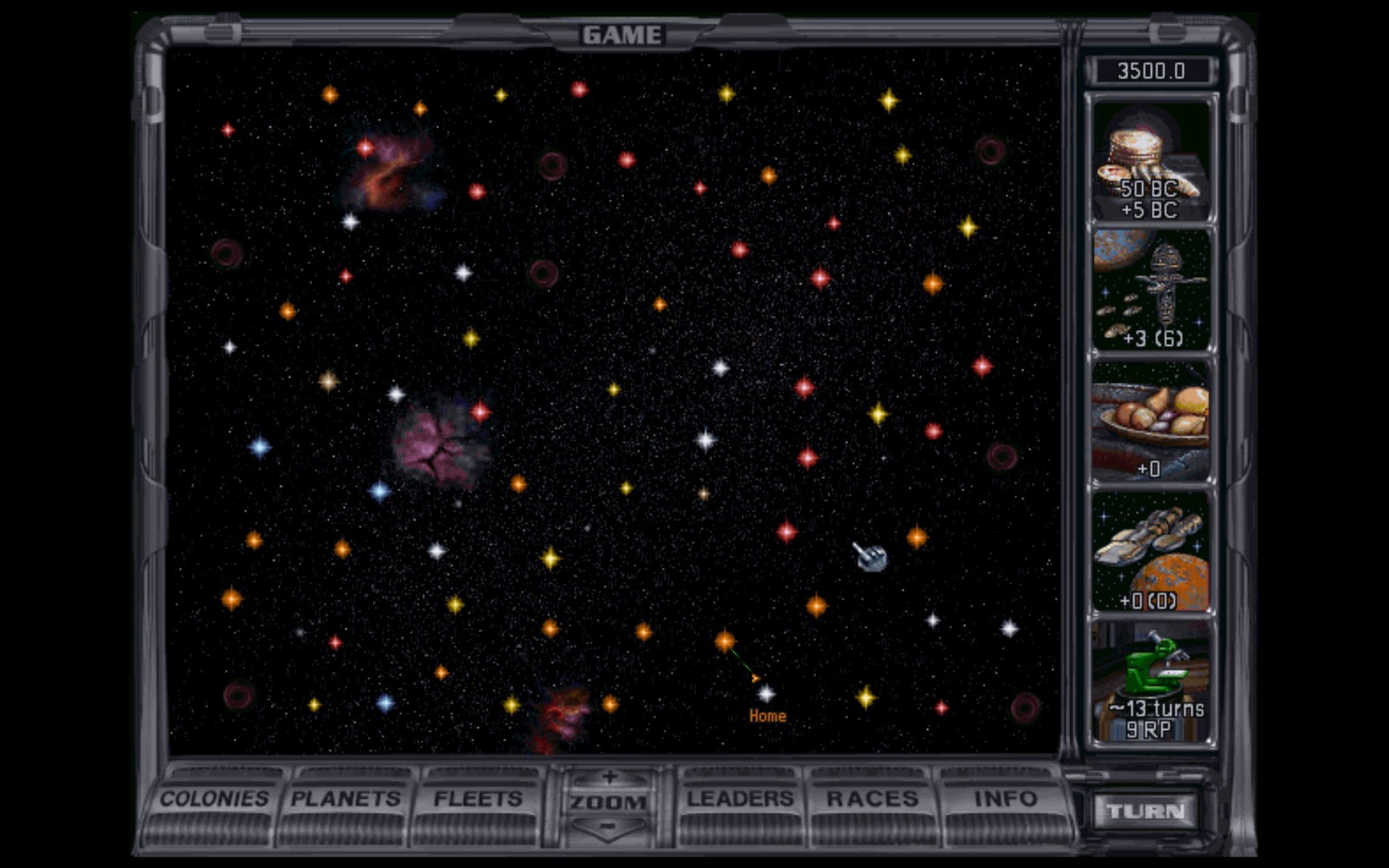Open the INFO screen
The height and width of the screenshot is (868, 1389).
click(x=1003, y=799)
